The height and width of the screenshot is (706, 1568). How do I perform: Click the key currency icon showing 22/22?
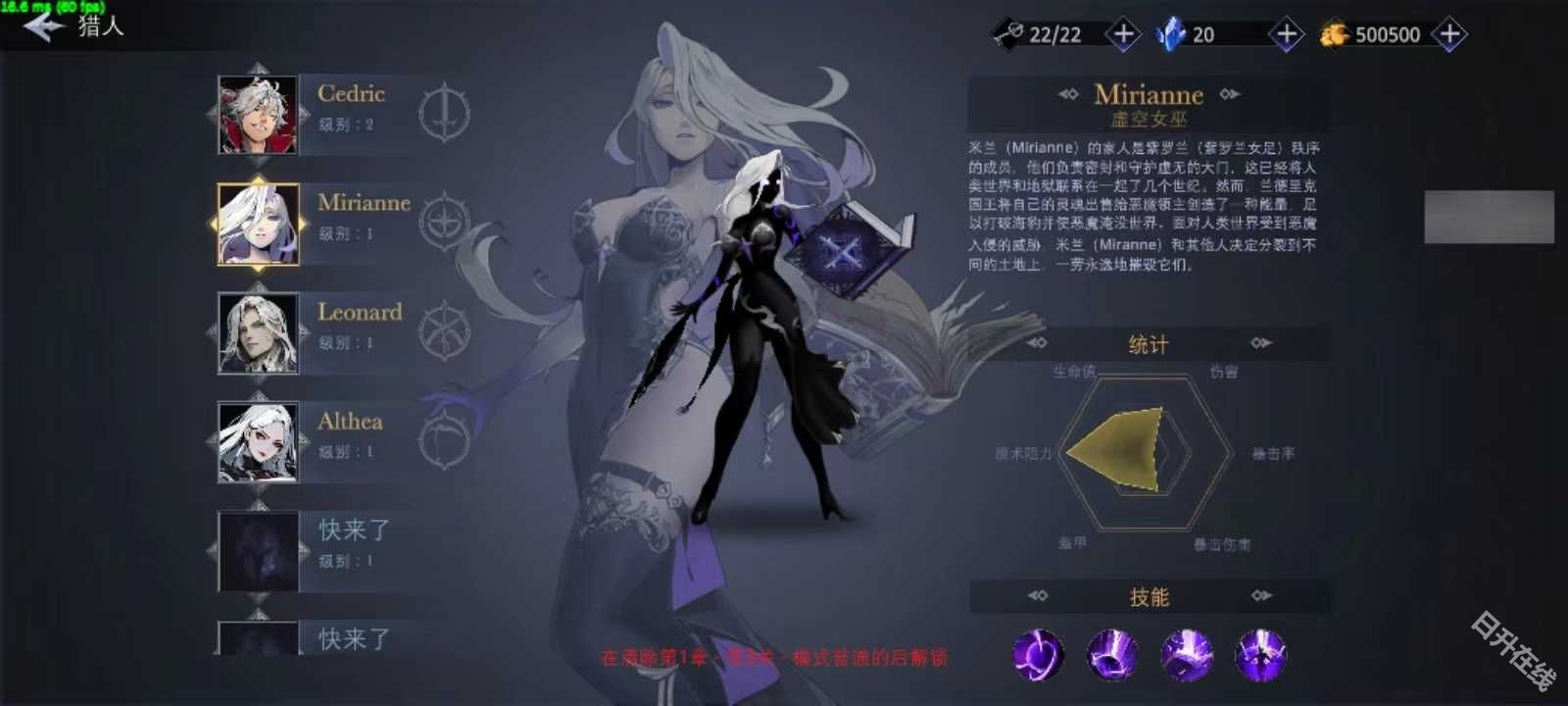(x=1005, y=32)
